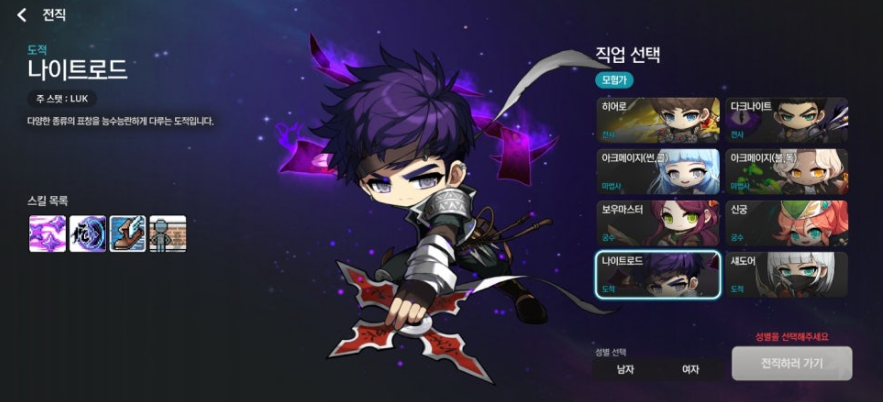The image size is (884, 402).
Task: Pick the 아크메이지(썬,콜) job card
Action: click(x=658, y=171)
